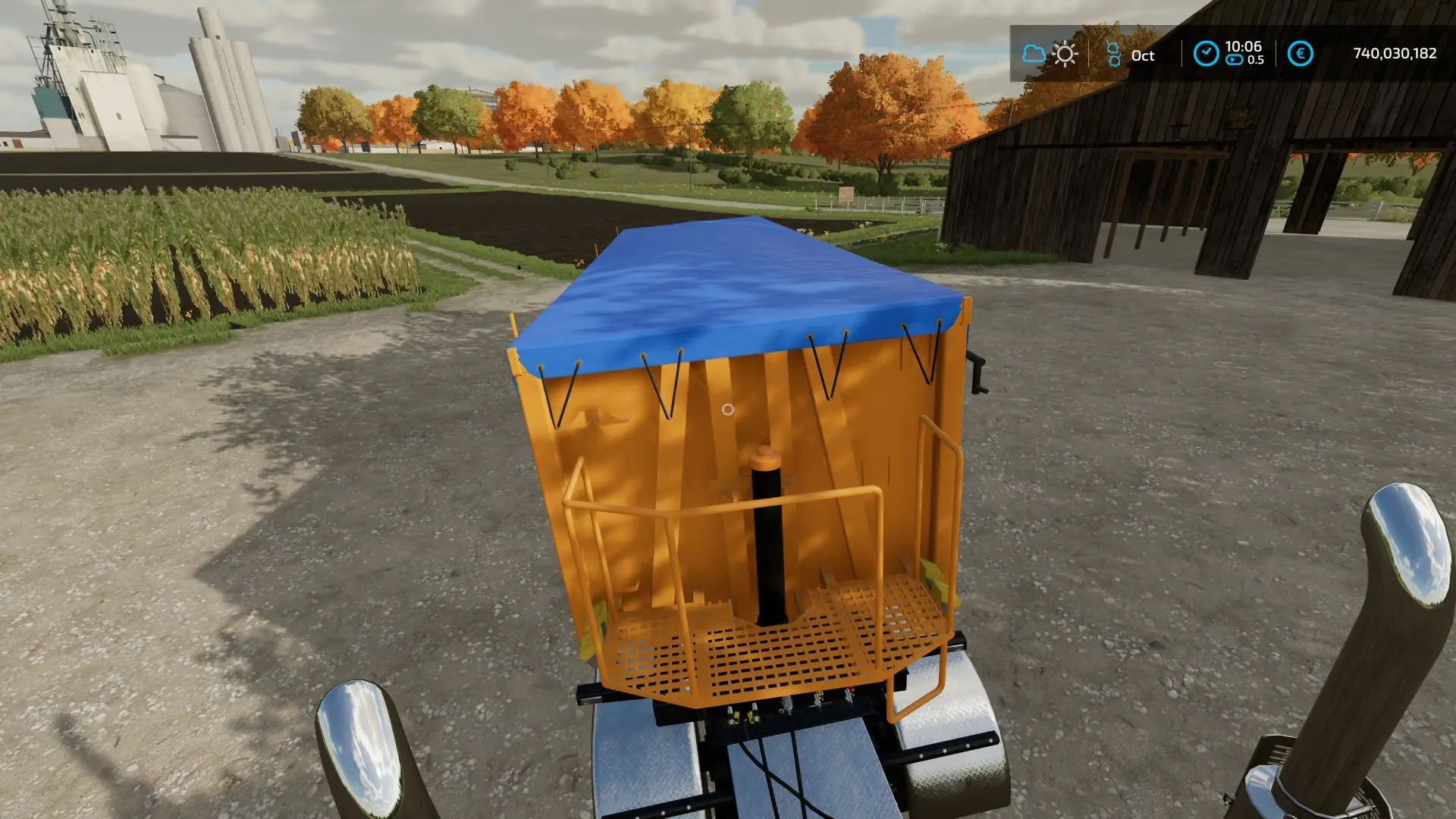
Task: Click the Euro currency coin icon
Action: click(x=1301, y=52)
